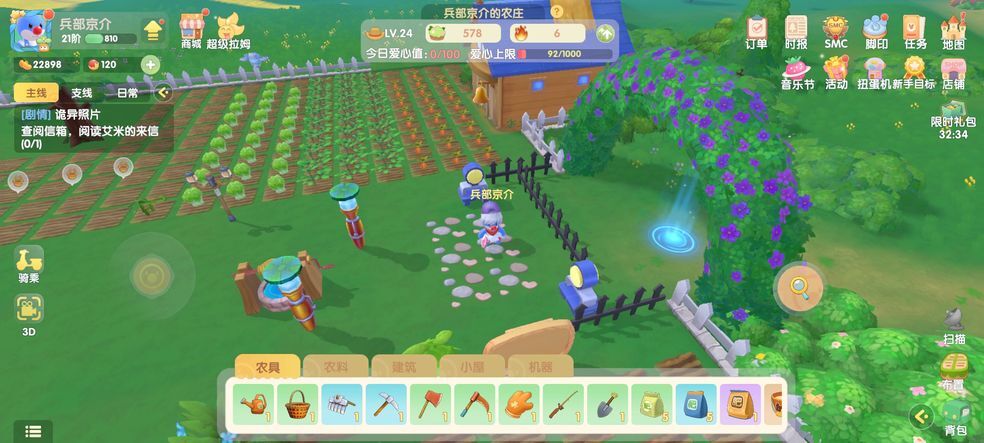
Task: Open the 扭蛋机 gacha machine
Action: [872, 72]
